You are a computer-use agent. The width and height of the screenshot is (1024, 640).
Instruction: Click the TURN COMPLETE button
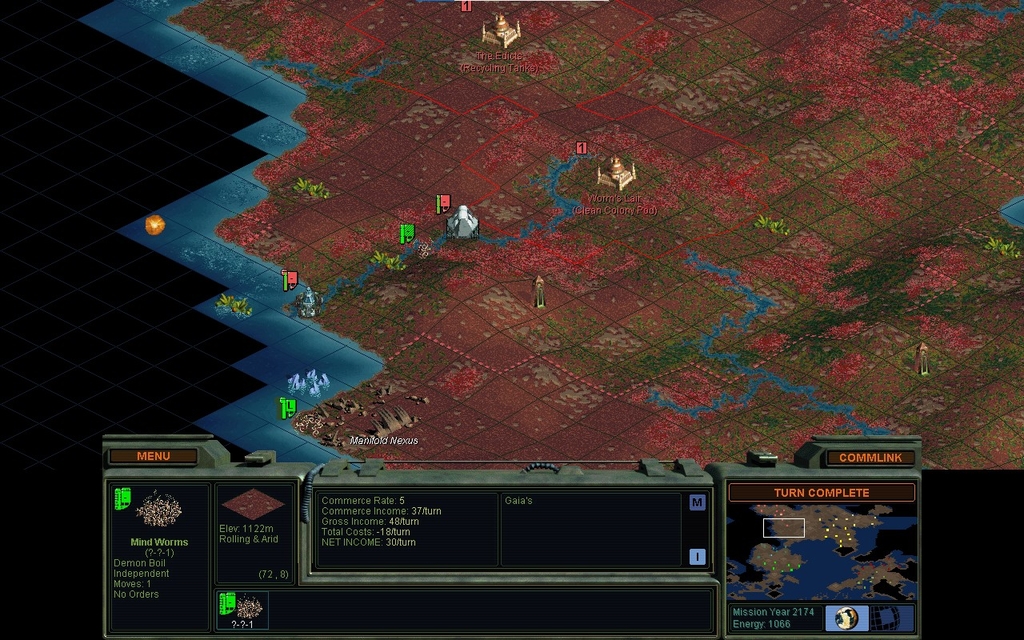821,493
